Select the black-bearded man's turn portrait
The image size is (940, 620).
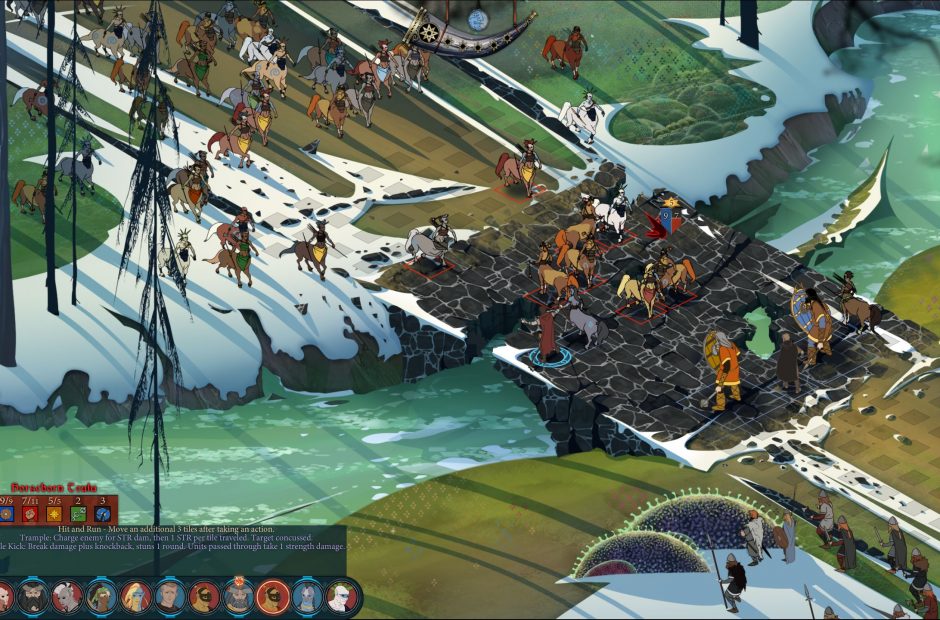point(32,597)
